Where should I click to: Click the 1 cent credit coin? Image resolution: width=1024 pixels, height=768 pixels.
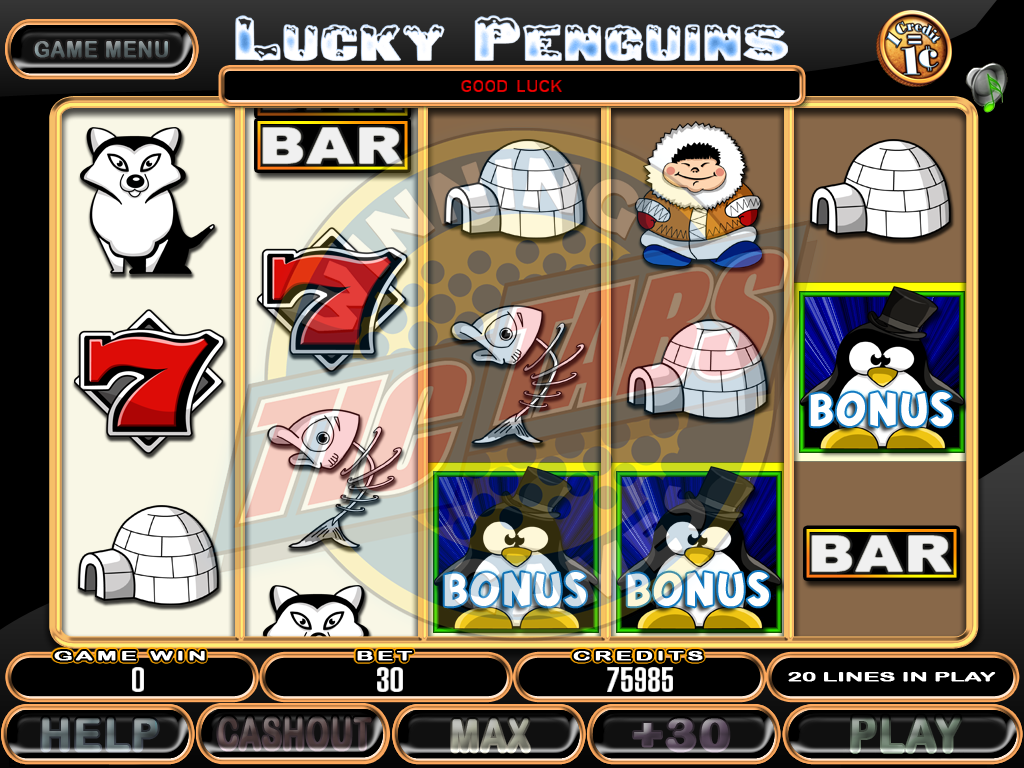pos(913,47)
